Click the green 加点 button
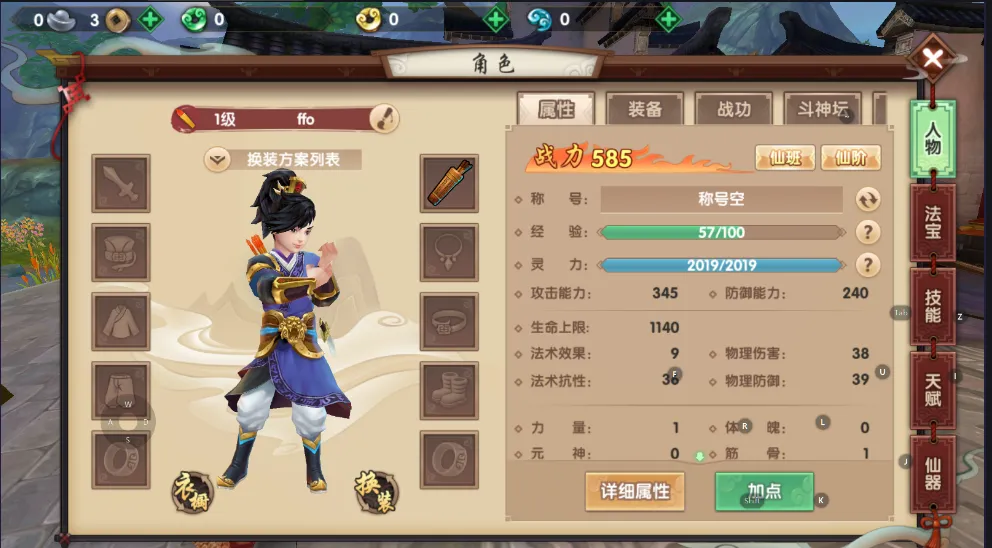 tap(764, 492)
